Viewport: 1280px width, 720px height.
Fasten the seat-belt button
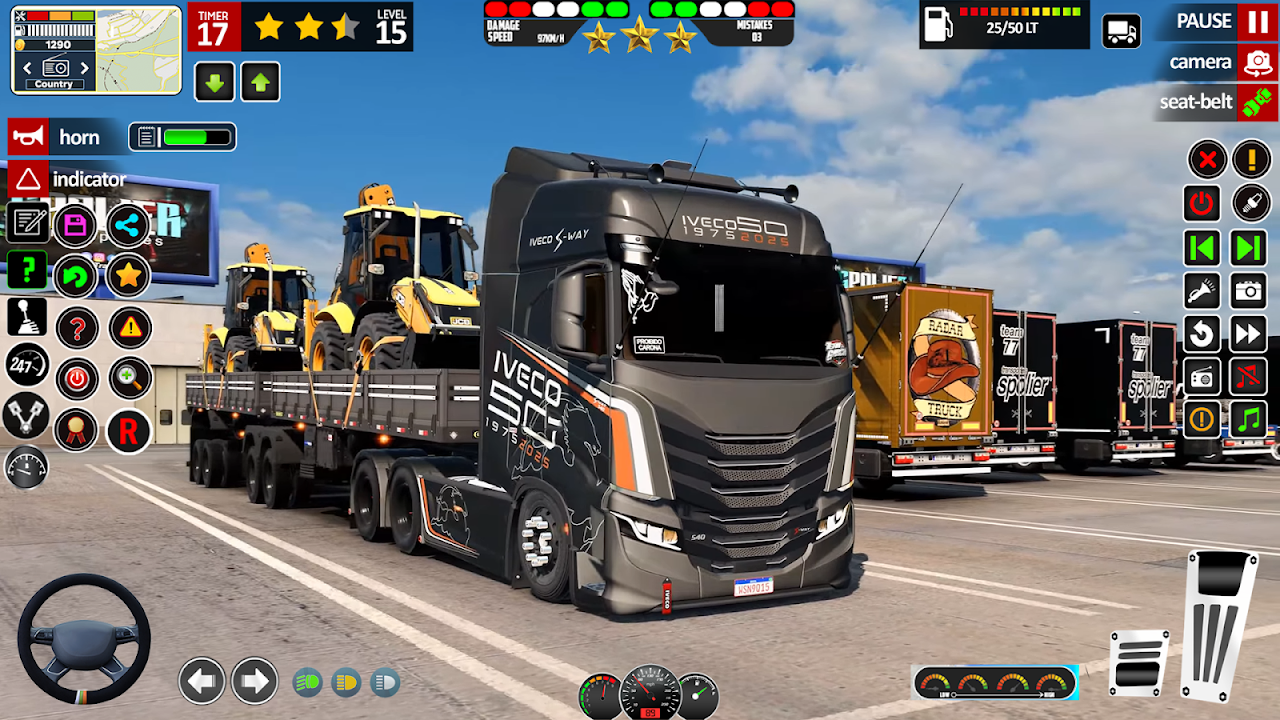[1256, 102]
